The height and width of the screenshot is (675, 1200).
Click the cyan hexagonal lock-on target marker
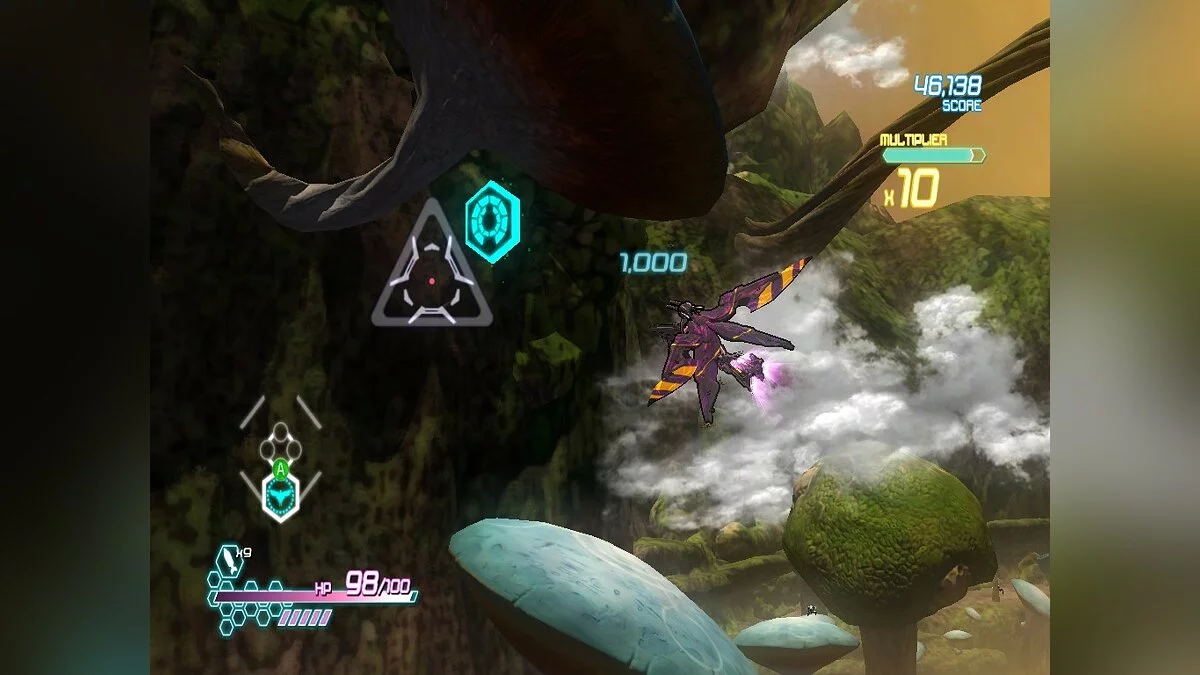tap(492, 221)
